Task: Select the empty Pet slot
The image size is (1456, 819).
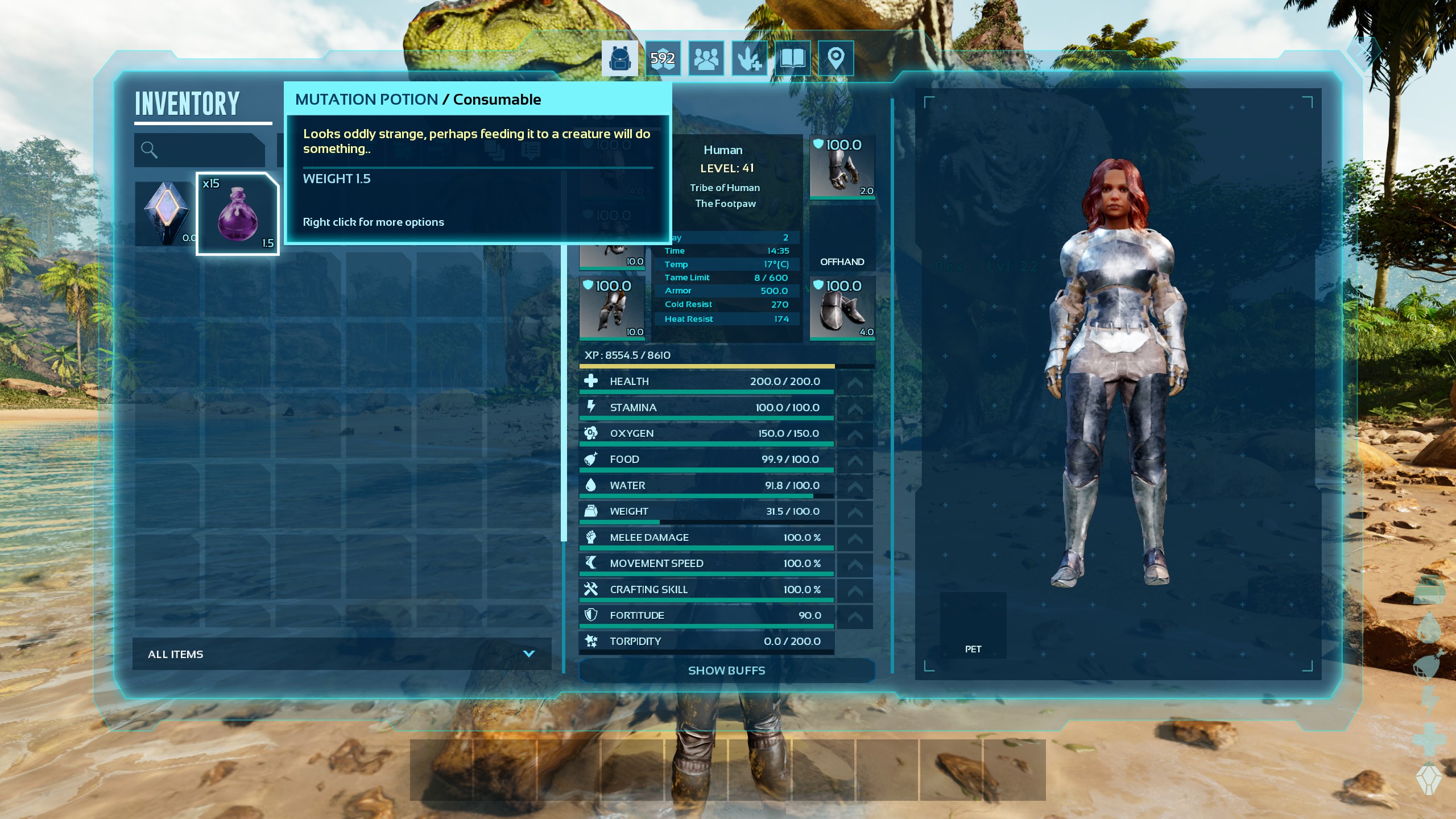Action: (973, 624)
